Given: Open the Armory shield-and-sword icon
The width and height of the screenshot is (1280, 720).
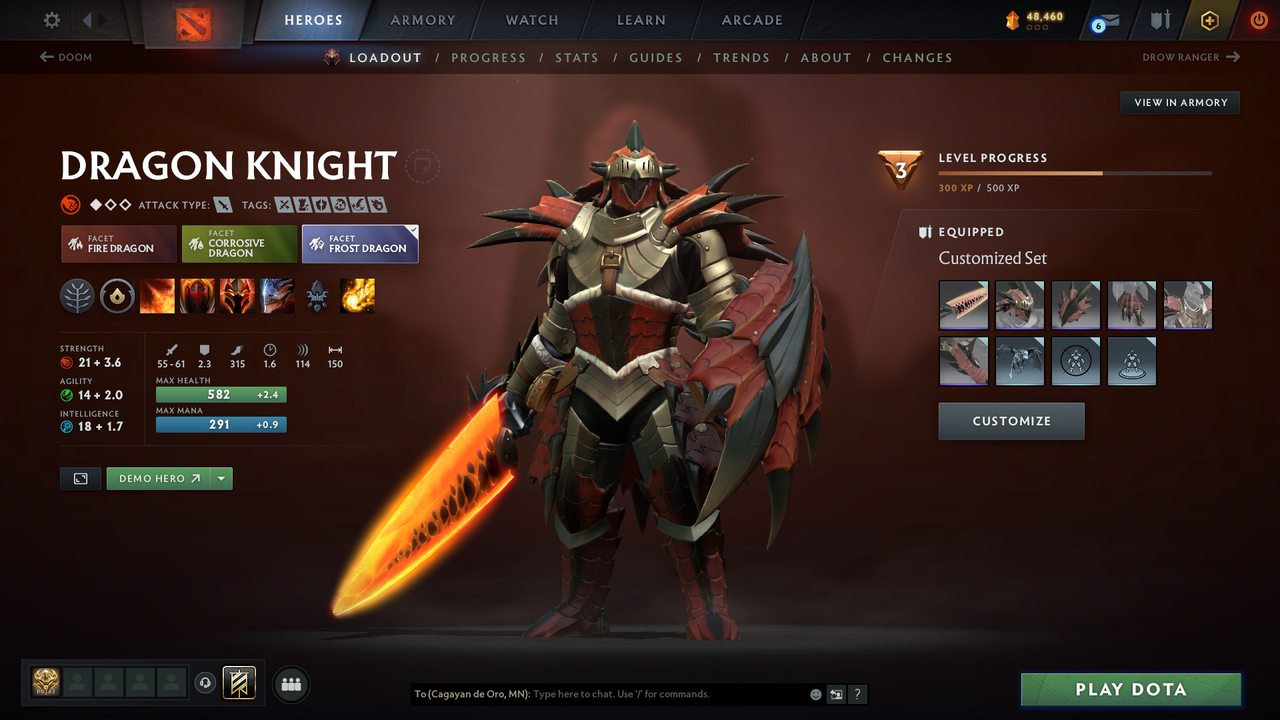Looking at the screenshot, I should click(1160, 20).
